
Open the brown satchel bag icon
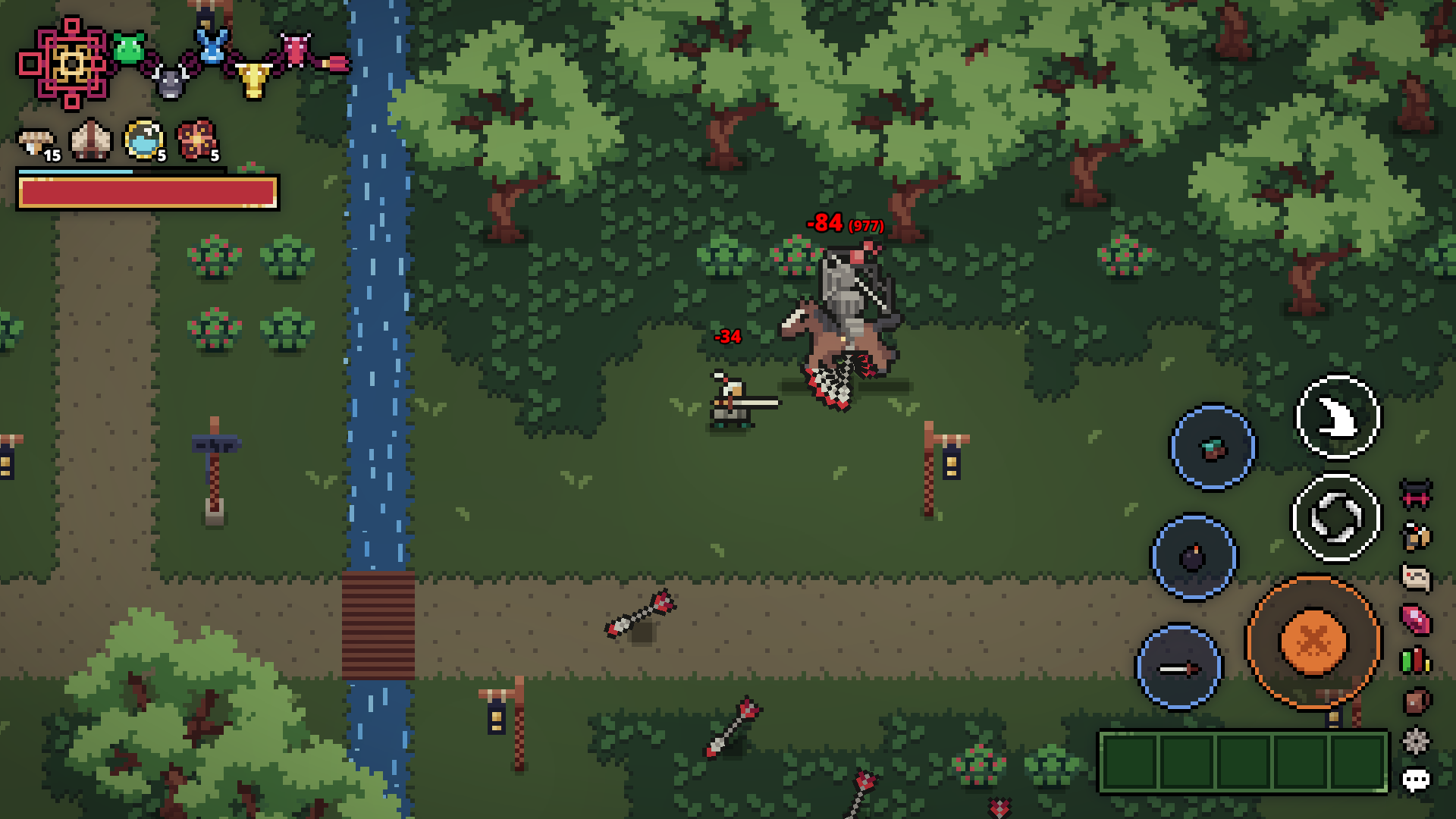point(1416,698)
